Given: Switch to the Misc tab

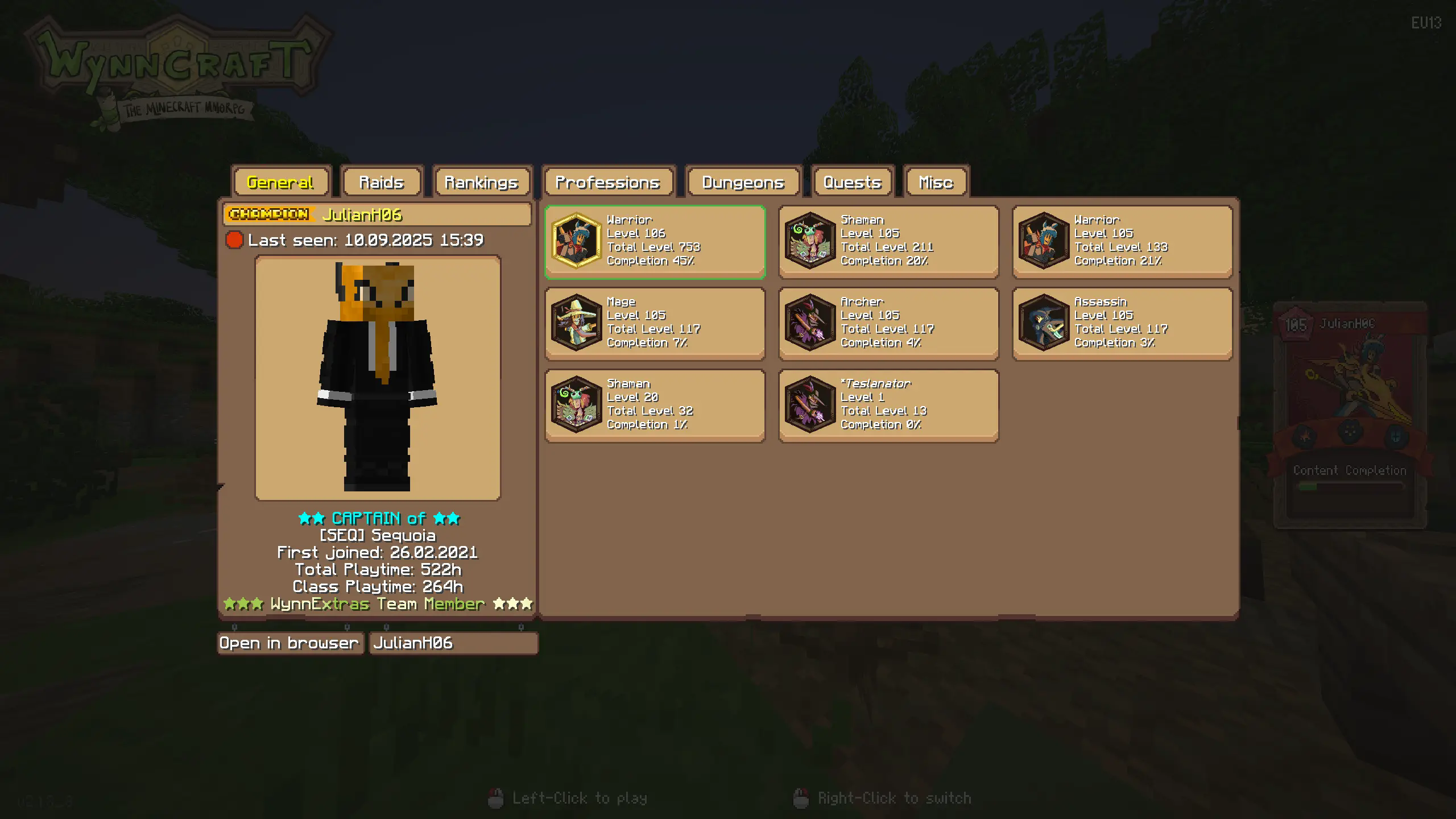Looking at the screenshot, I should pyautogui.click(x=936, y=183).
